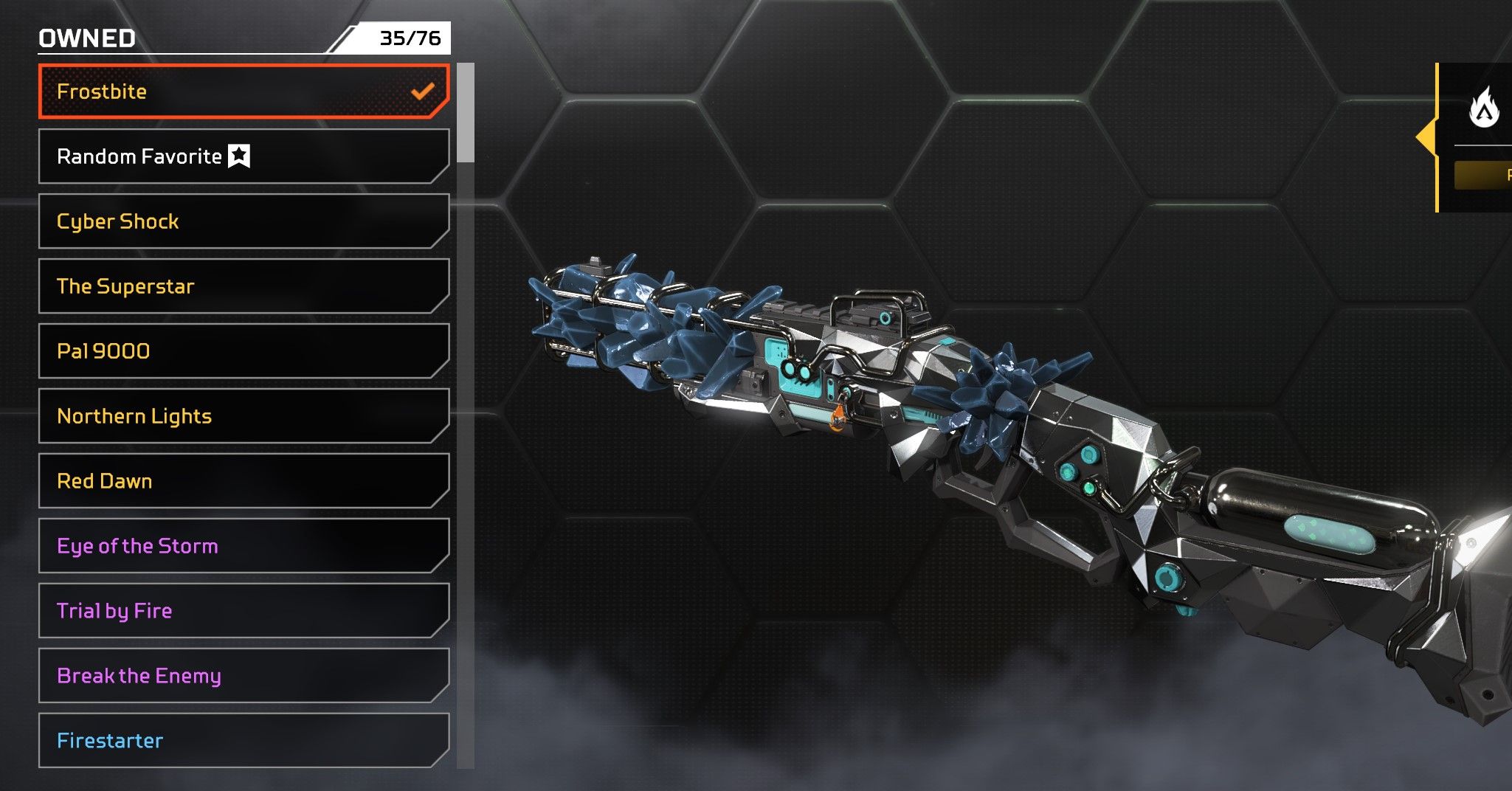Viewport: 1512px width, 791px height.
Task: Select the Red Dawn skin
Action: [x=244, y=481]
